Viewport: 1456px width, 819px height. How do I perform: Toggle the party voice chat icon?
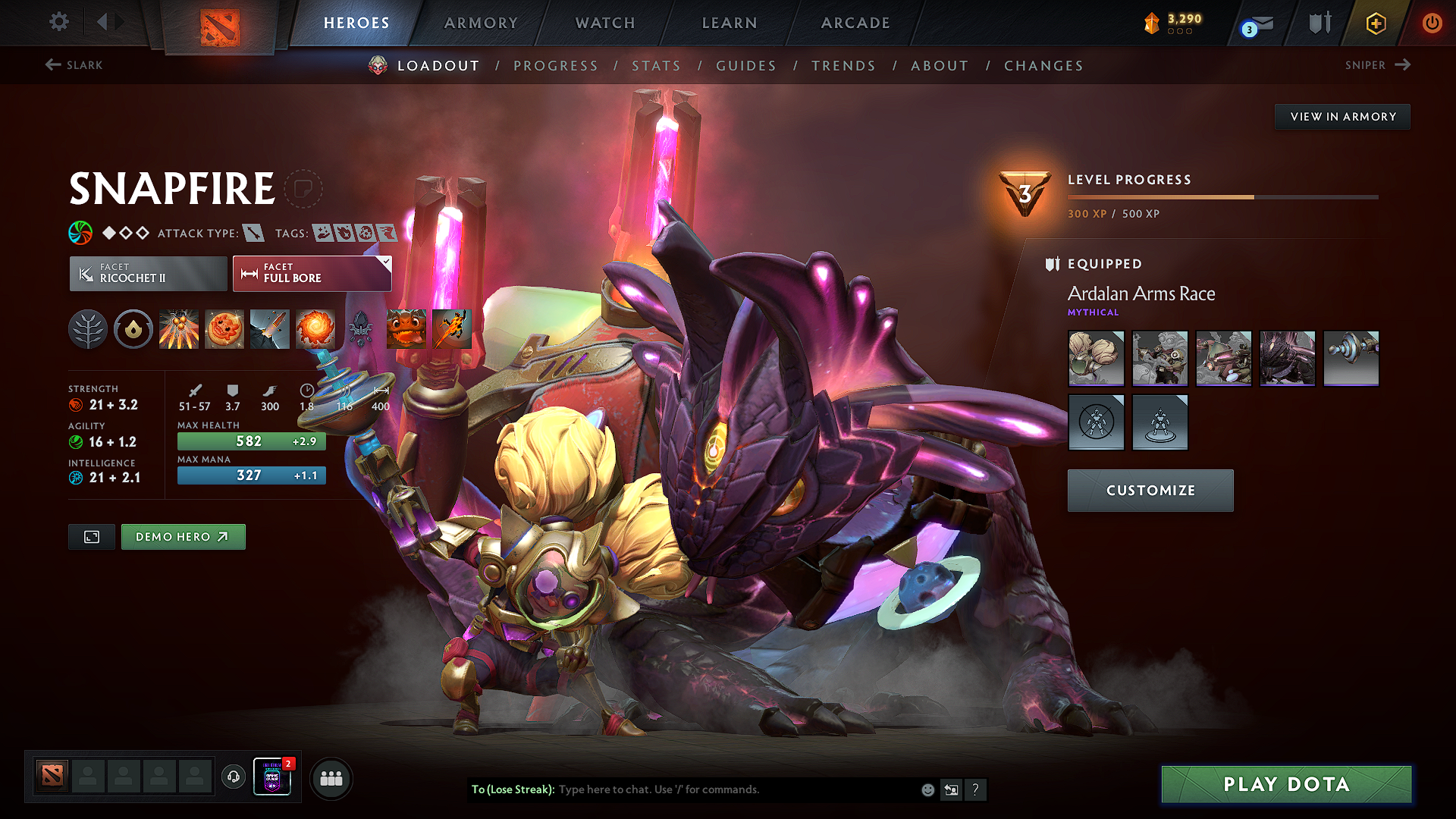coord(233,777)
